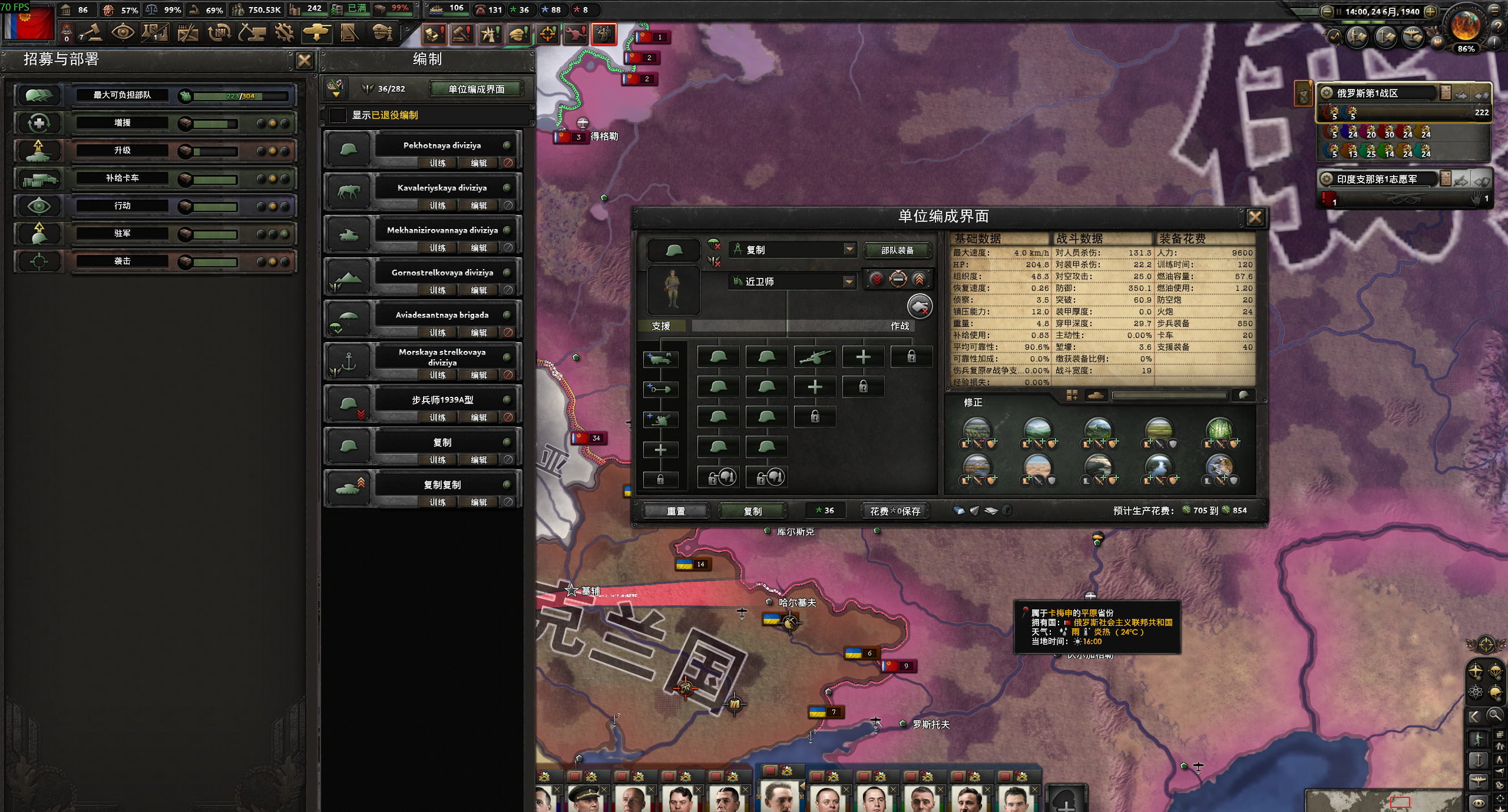Toggle the 显示已退役编制 checkbox
The image size is (1508, 812).
(338, 115)
